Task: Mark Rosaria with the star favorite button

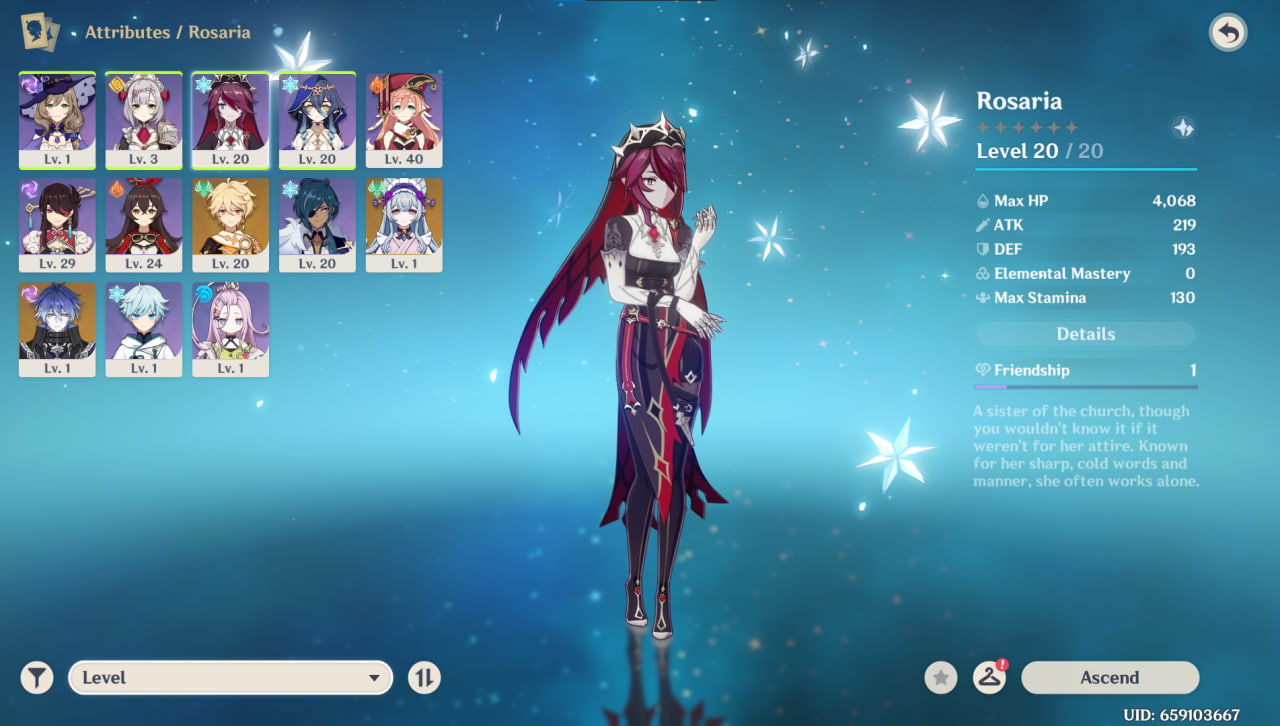Action: [940, 677]
